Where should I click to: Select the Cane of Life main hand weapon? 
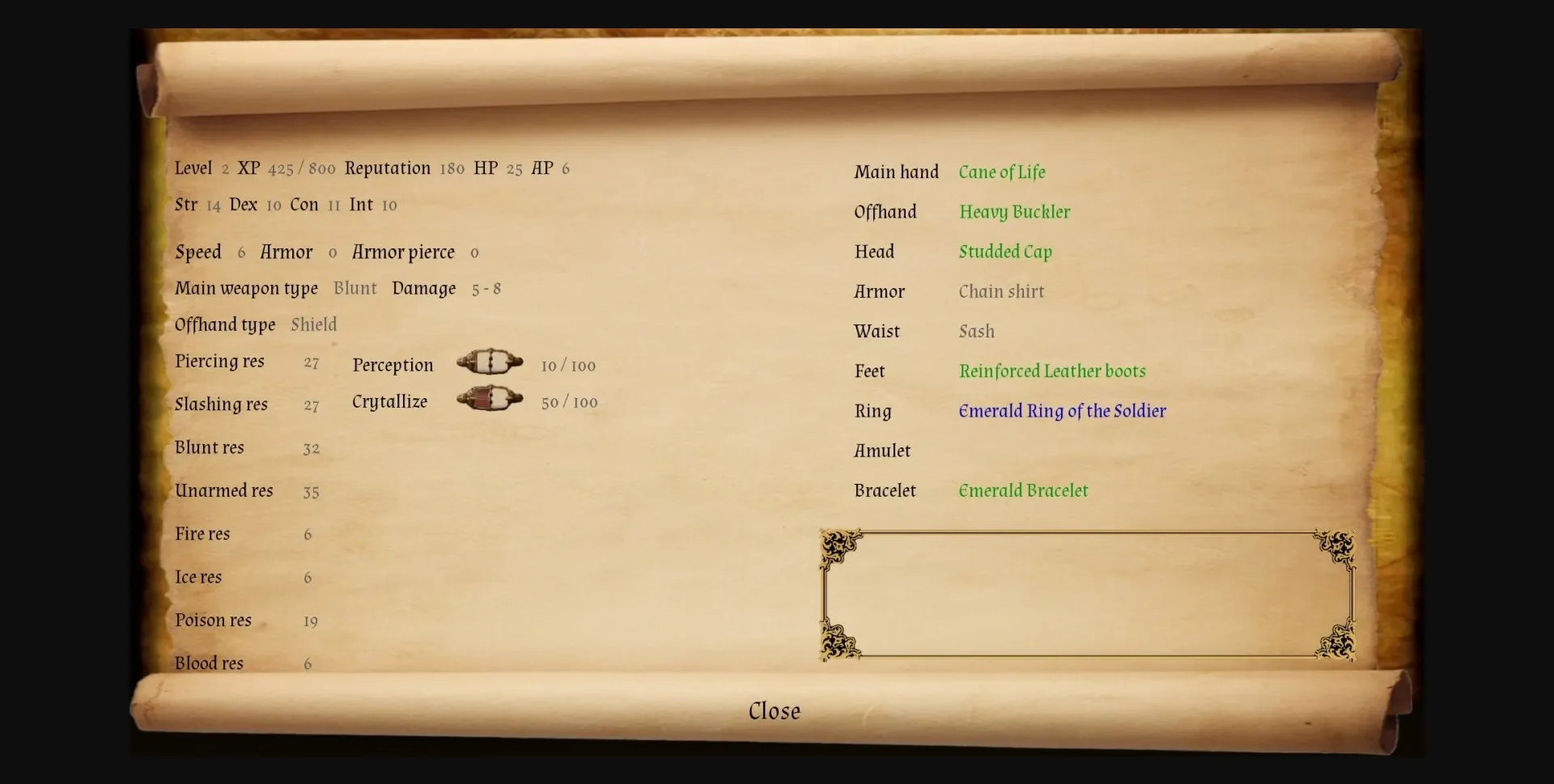(1002, 172)
